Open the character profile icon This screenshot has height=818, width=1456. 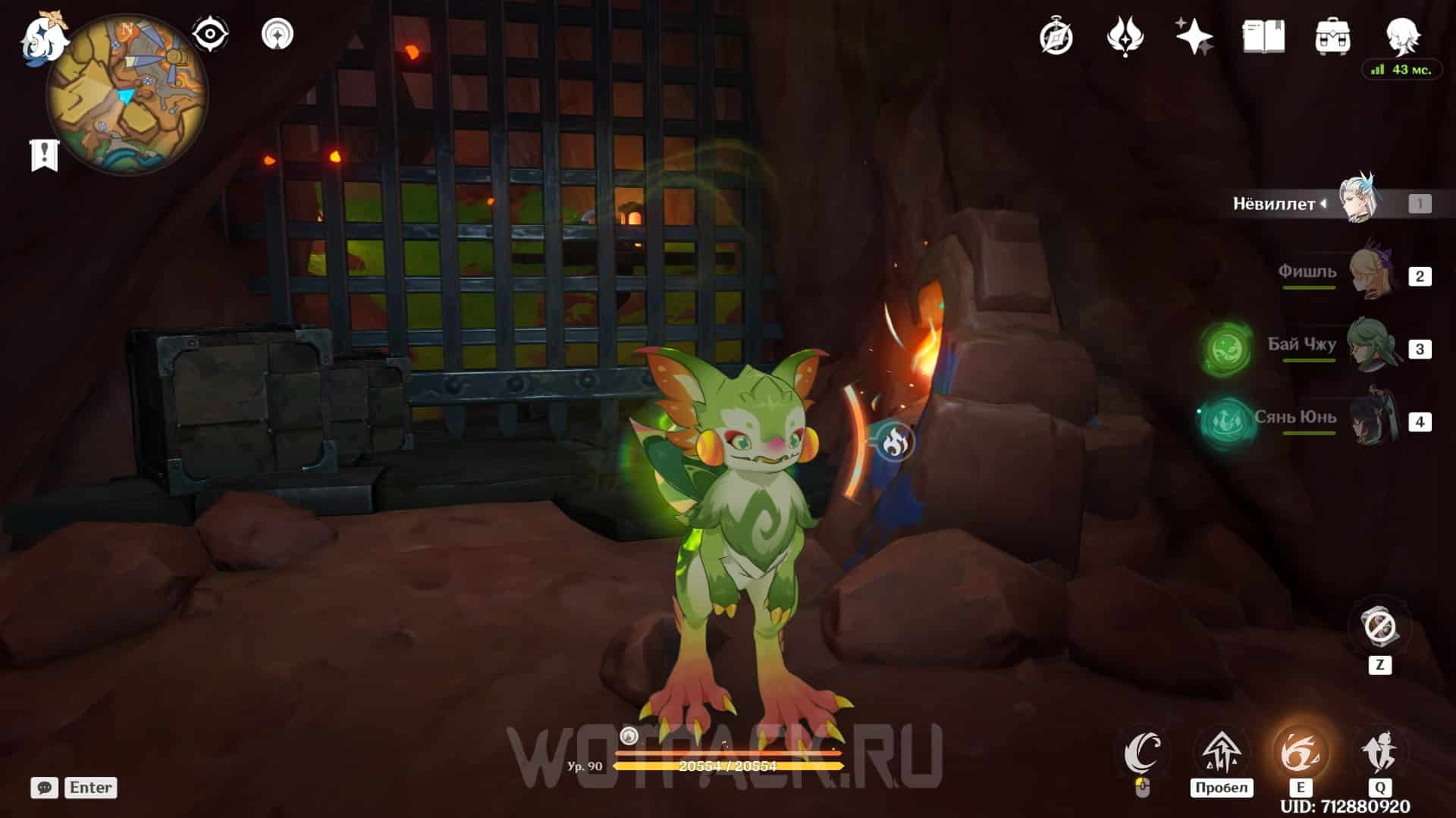click(1401, 35)
